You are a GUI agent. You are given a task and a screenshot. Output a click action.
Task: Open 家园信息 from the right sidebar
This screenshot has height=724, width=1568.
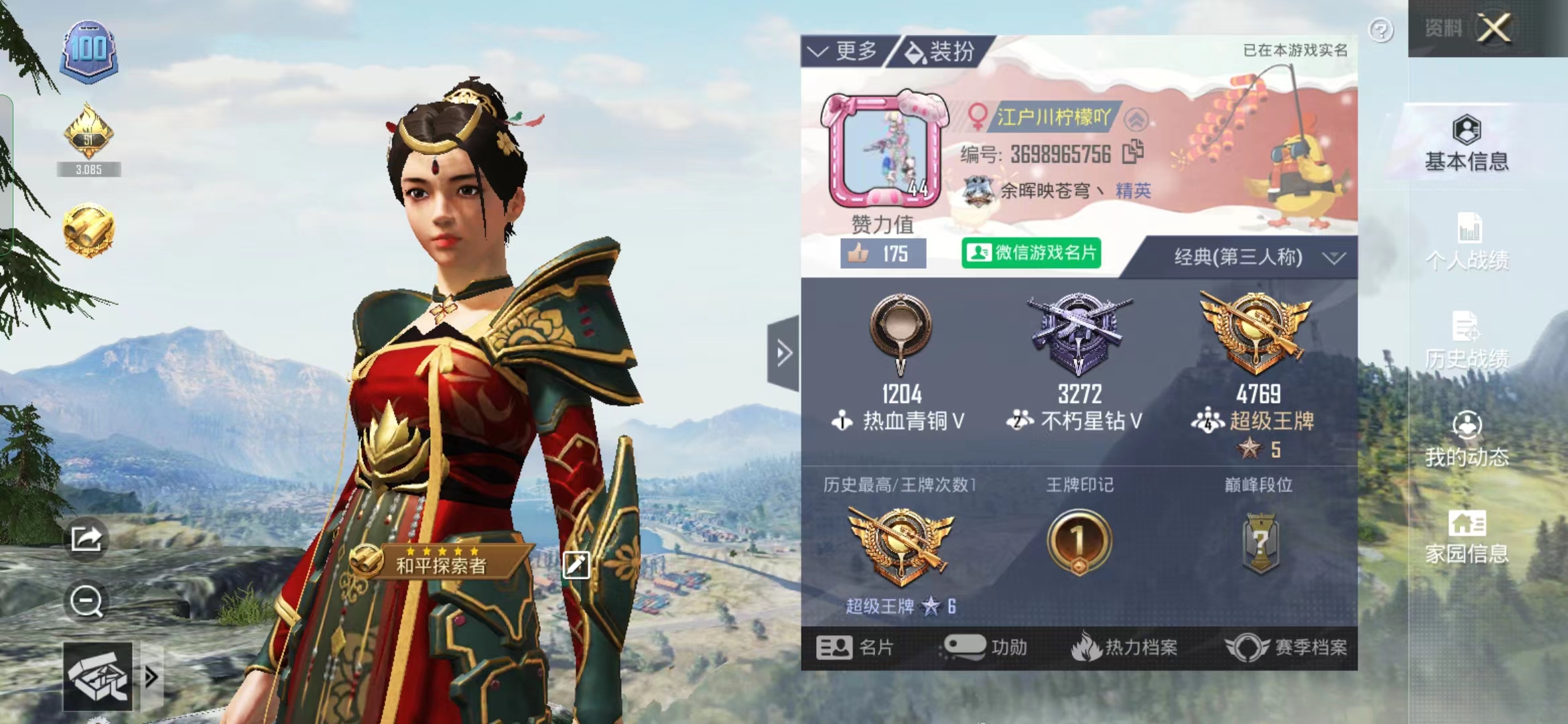pos(1467,533)
